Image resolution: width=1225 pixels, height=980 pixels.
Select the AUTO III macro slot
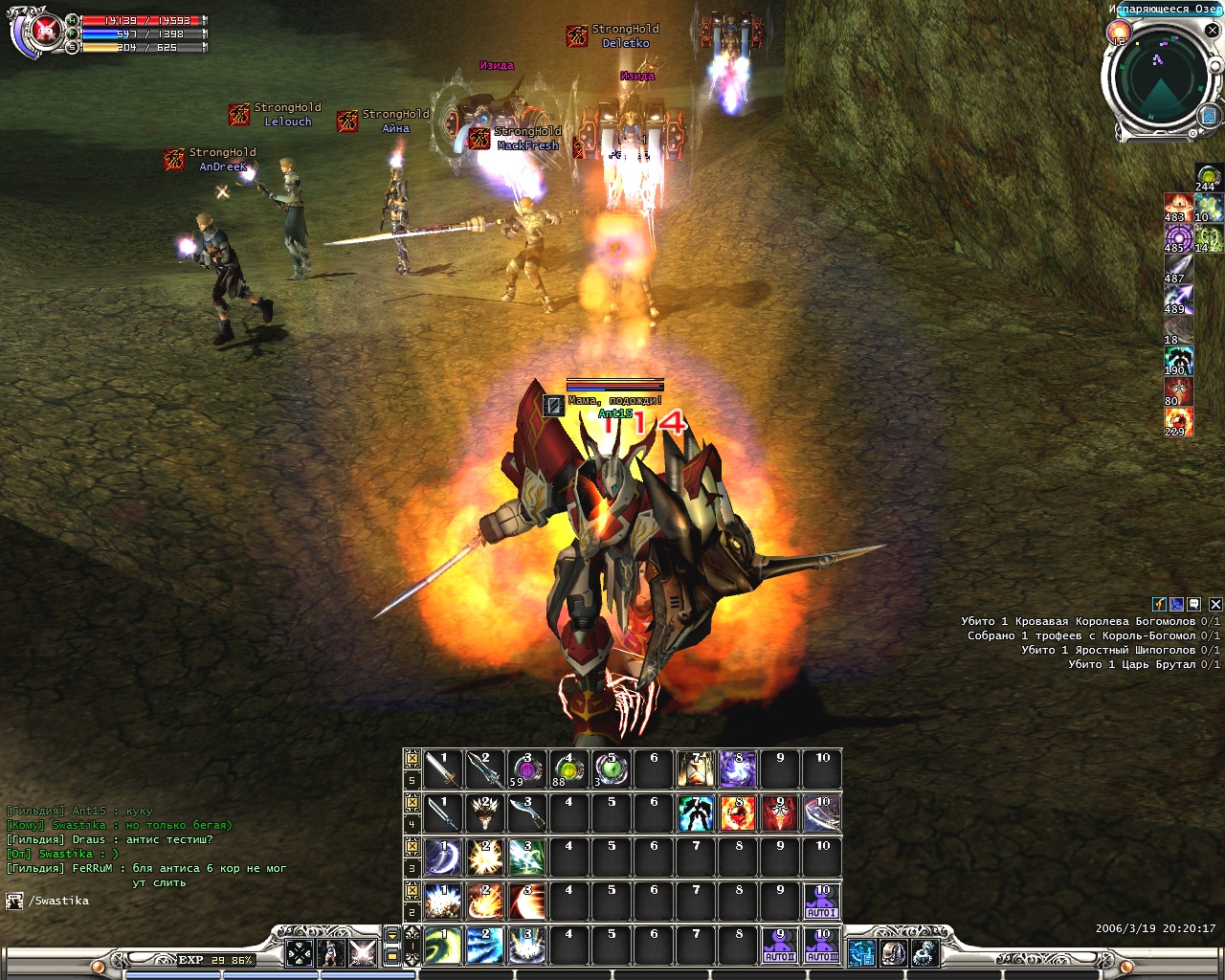[821, 946]
